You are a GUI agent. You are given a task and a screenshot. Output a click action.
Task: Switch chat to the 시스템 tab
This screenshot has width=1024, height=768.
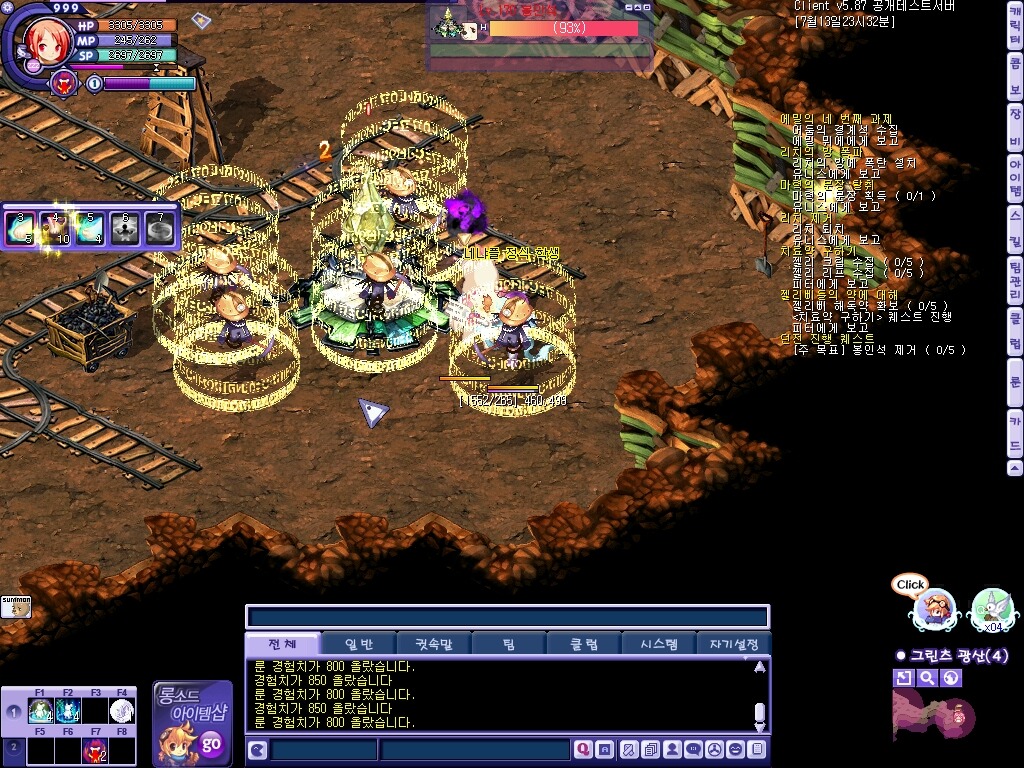[658, 644]
